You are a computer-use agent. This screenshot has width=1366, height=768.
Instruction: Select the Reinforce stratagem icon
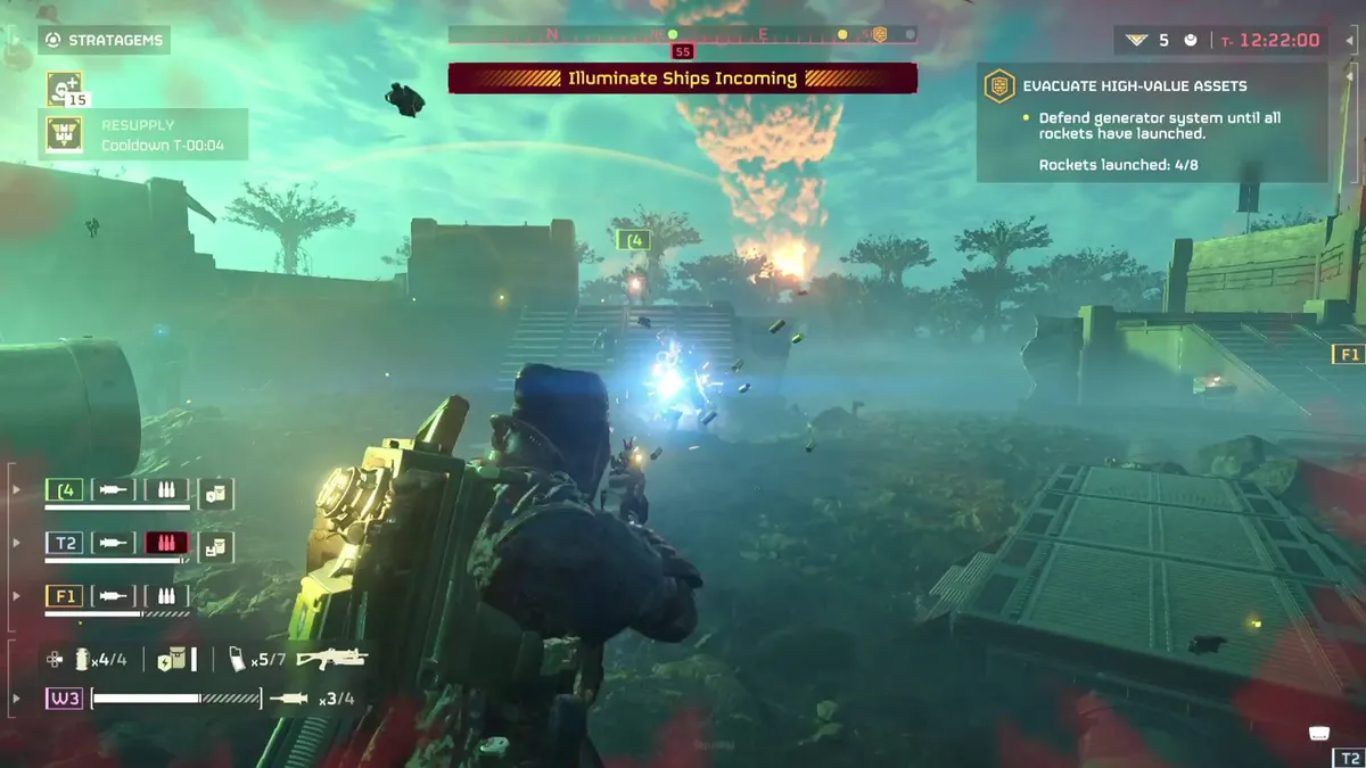point(64,89)
